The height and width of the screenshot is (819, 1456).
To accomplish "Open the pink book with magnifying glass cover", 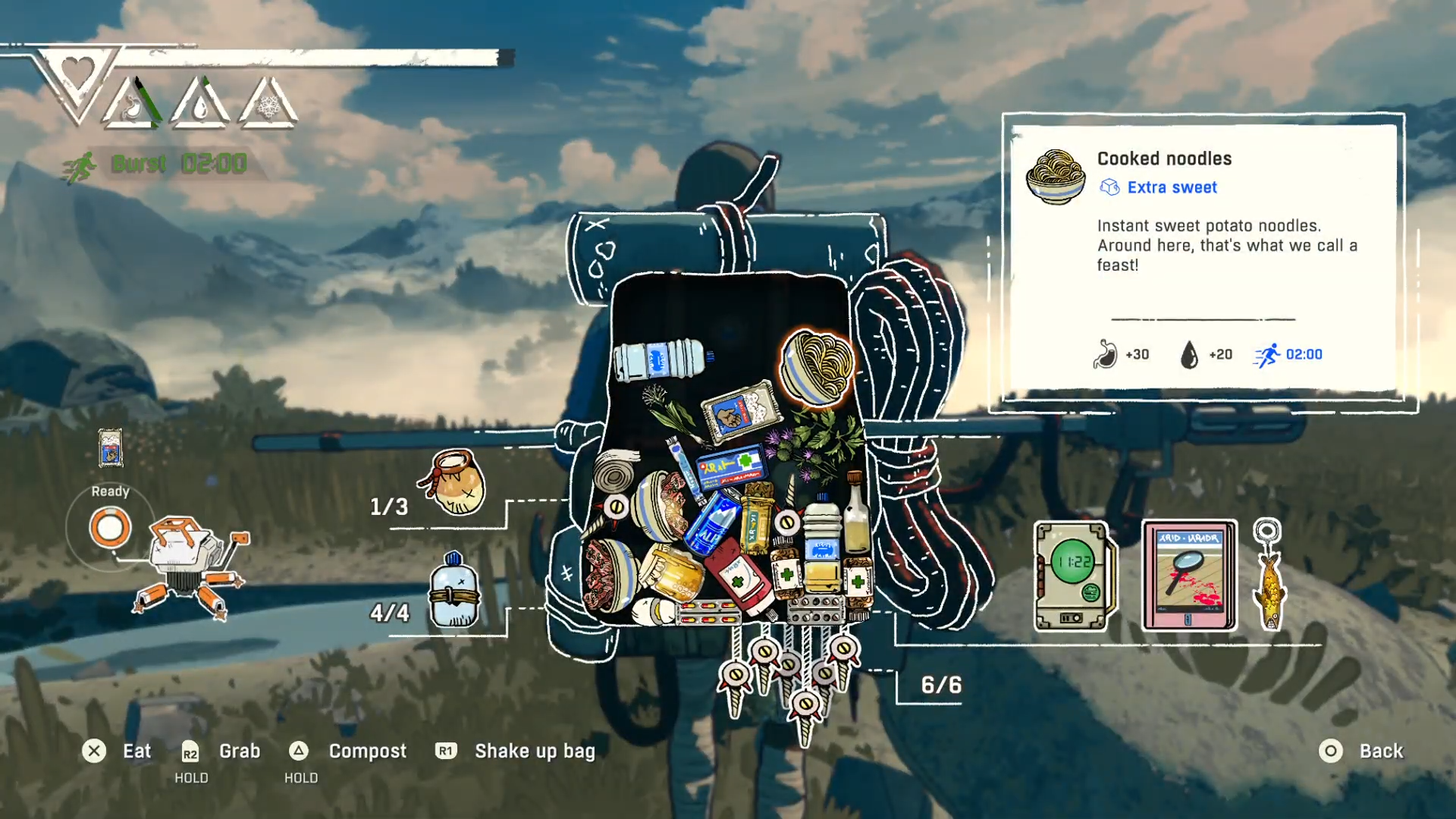I will (1188, 575).
